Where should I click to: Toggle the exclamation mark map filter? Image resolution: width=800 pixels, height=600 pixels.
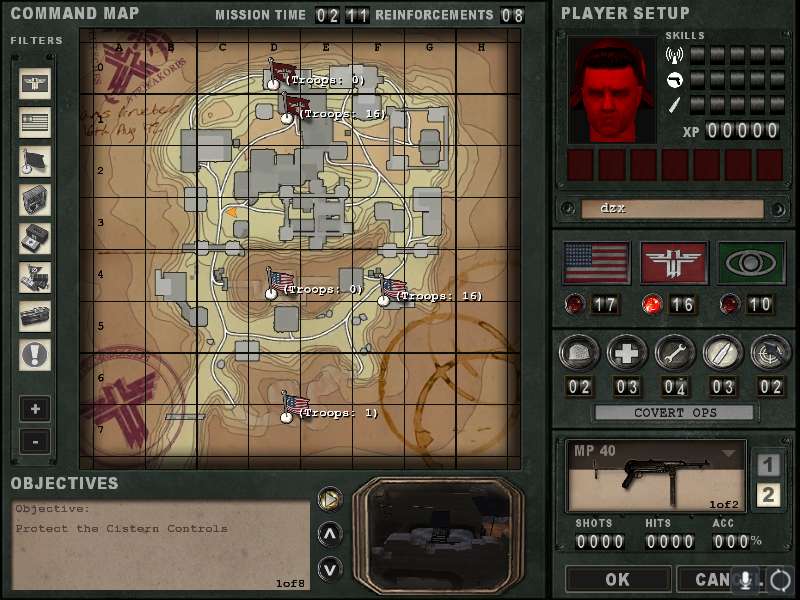(x=35, y=354)
